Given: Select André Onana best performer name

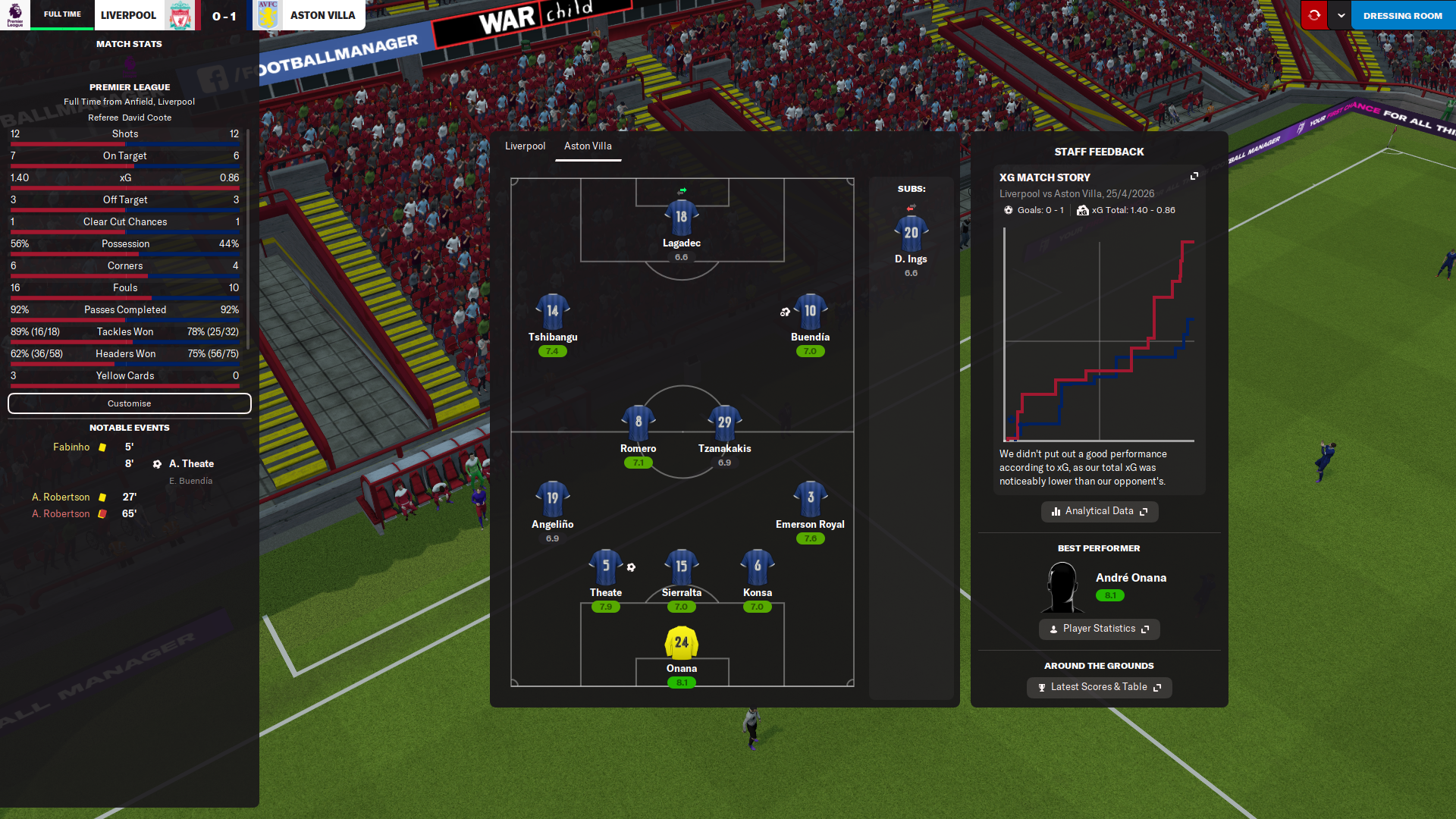Looking at the screenshot, I should [1131, 578].
